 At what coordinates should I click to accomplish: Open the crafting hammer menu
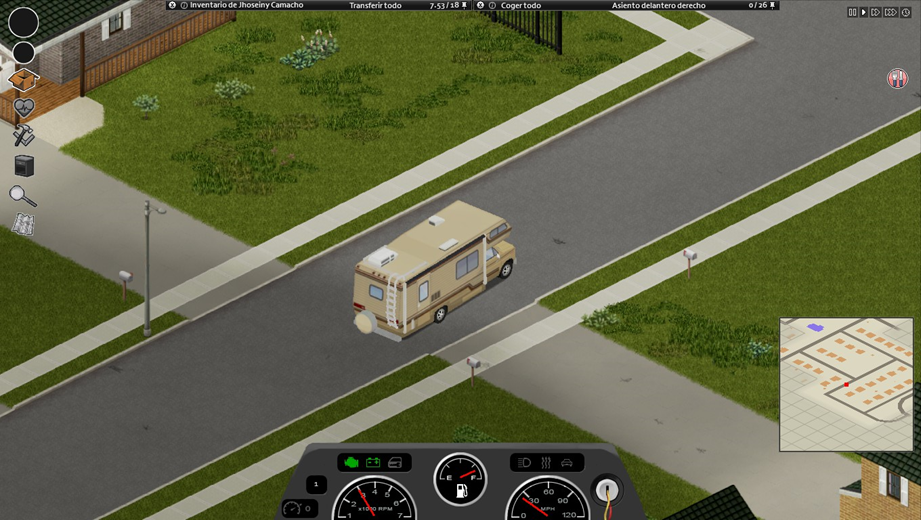click(23, 135)
